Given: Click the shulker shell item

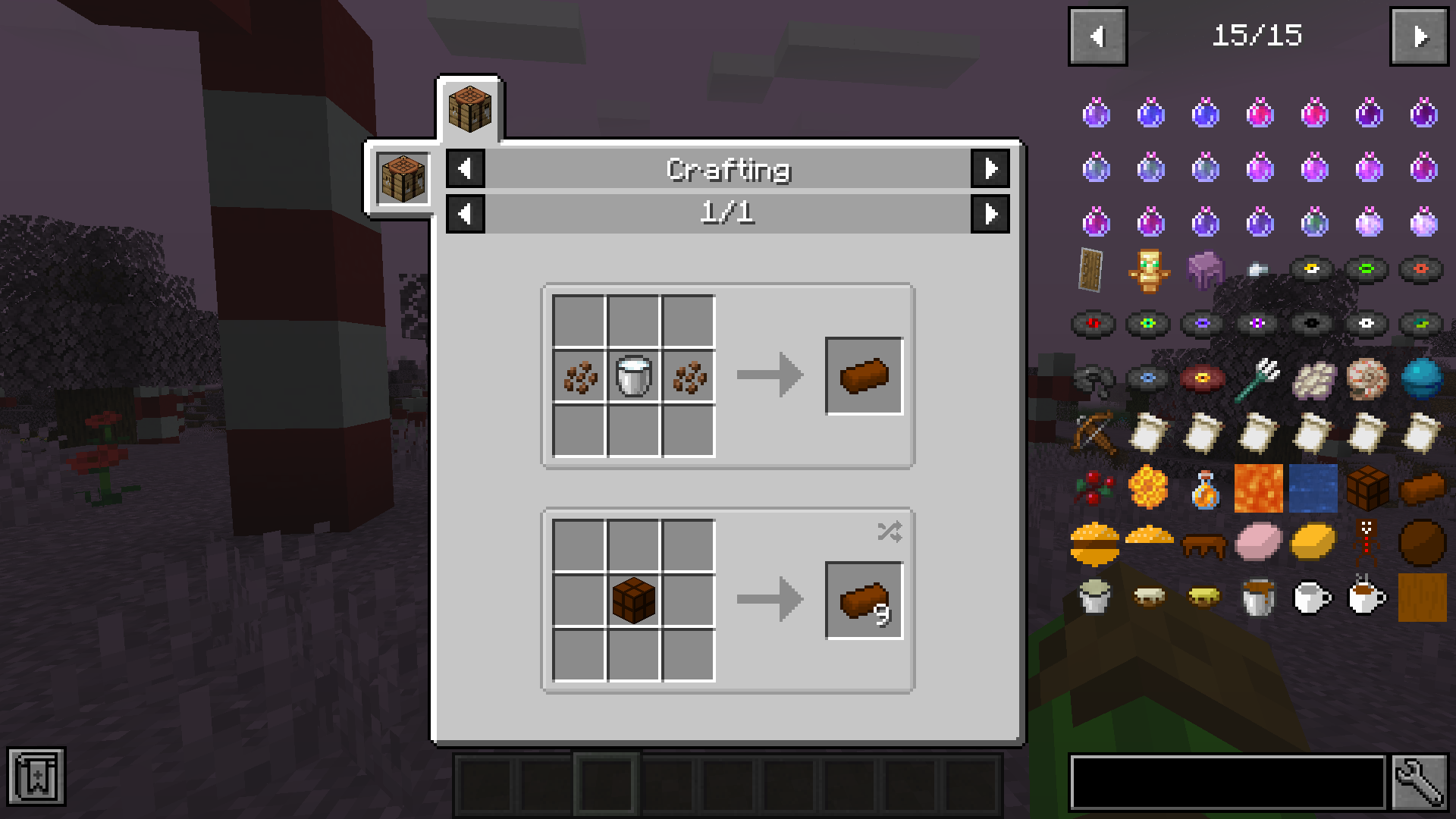Looking at the screenshot, I should [1204, 269].
